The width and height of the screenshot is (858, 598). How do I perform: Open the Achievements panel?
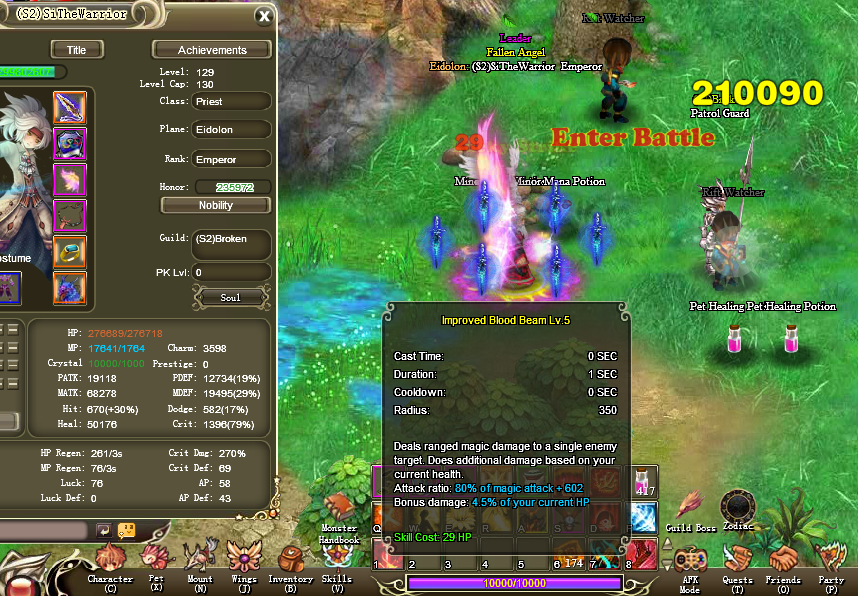212,50
